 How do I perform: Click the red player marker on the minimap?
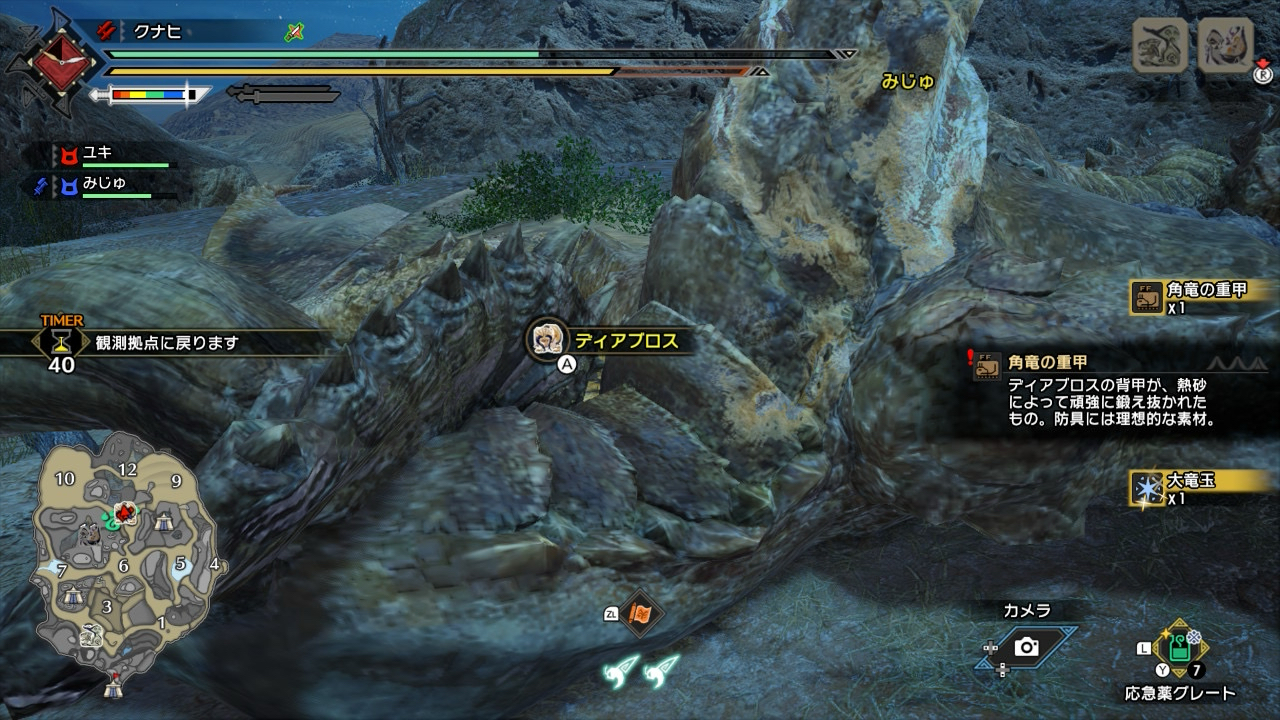(126, 514)
